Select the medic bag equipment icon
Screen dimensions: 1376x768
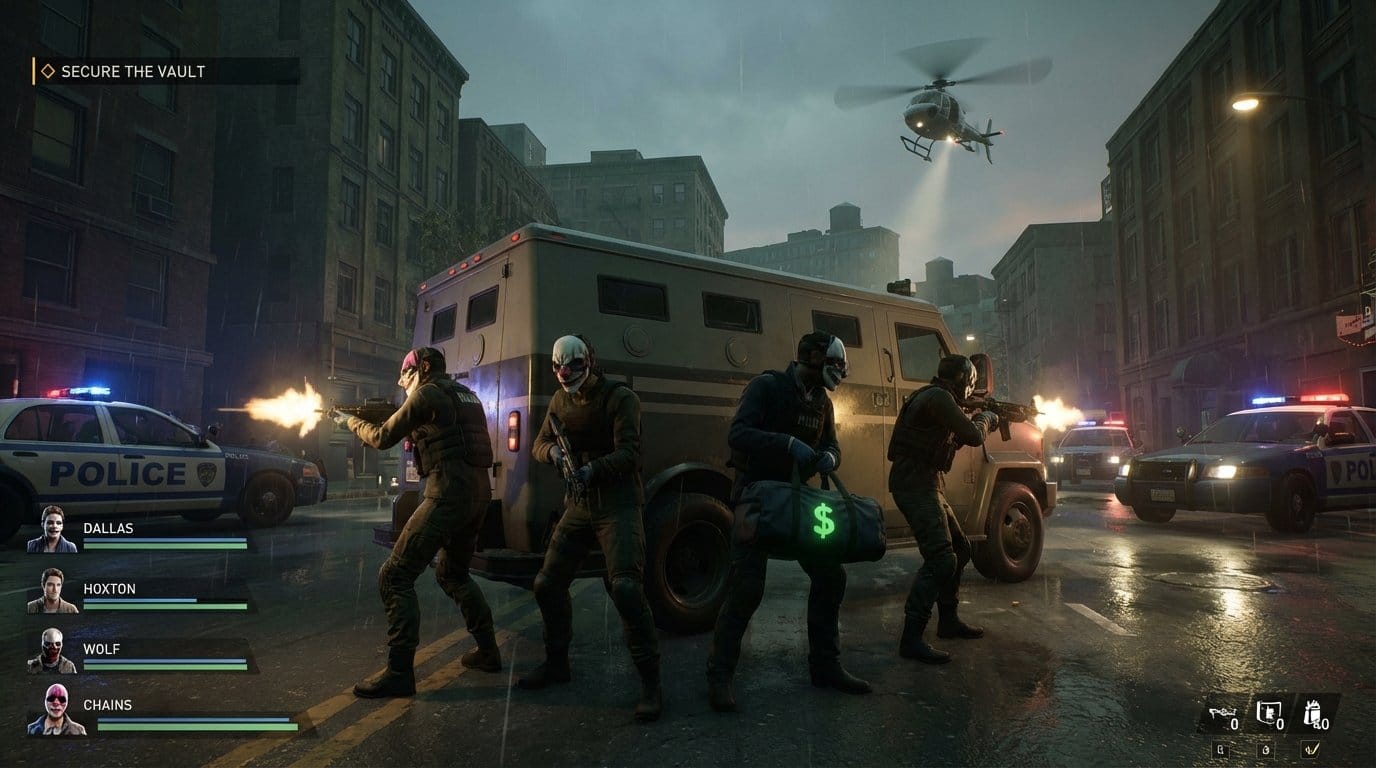coord(1315,713)
